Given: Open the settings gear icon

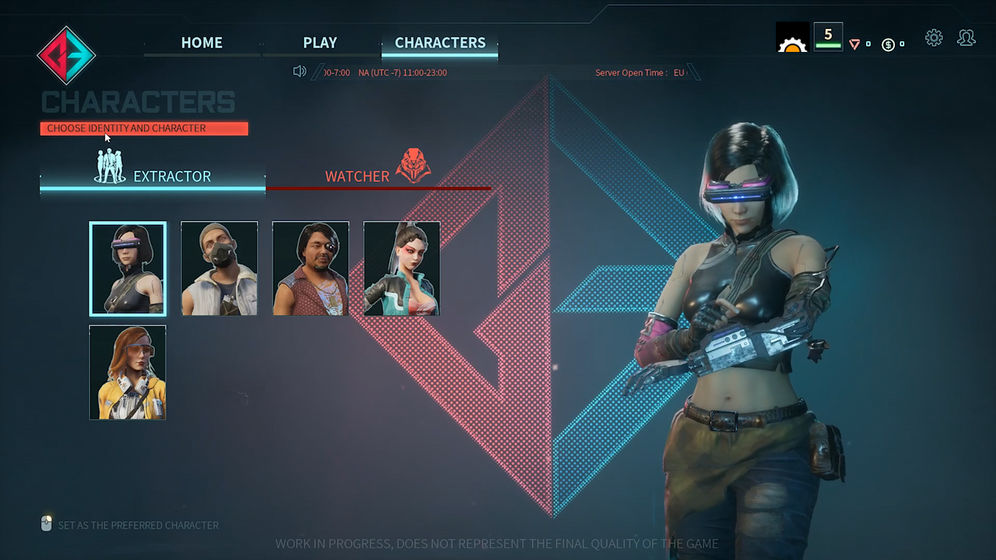Looking at the screenshot, I should point(934,38).
